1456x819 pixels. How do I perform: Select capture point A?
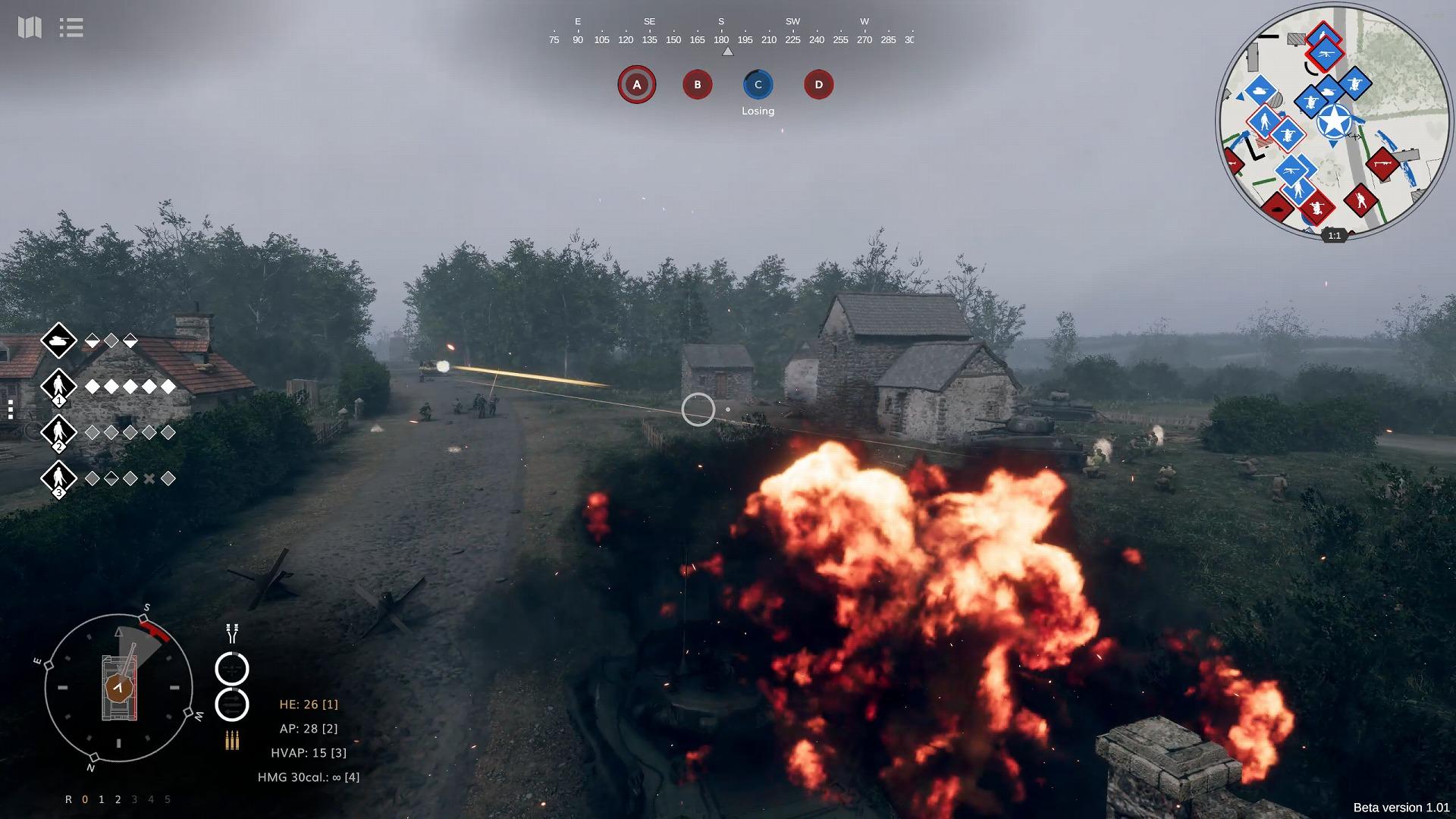pyautogui.click(x=636, y=84)
